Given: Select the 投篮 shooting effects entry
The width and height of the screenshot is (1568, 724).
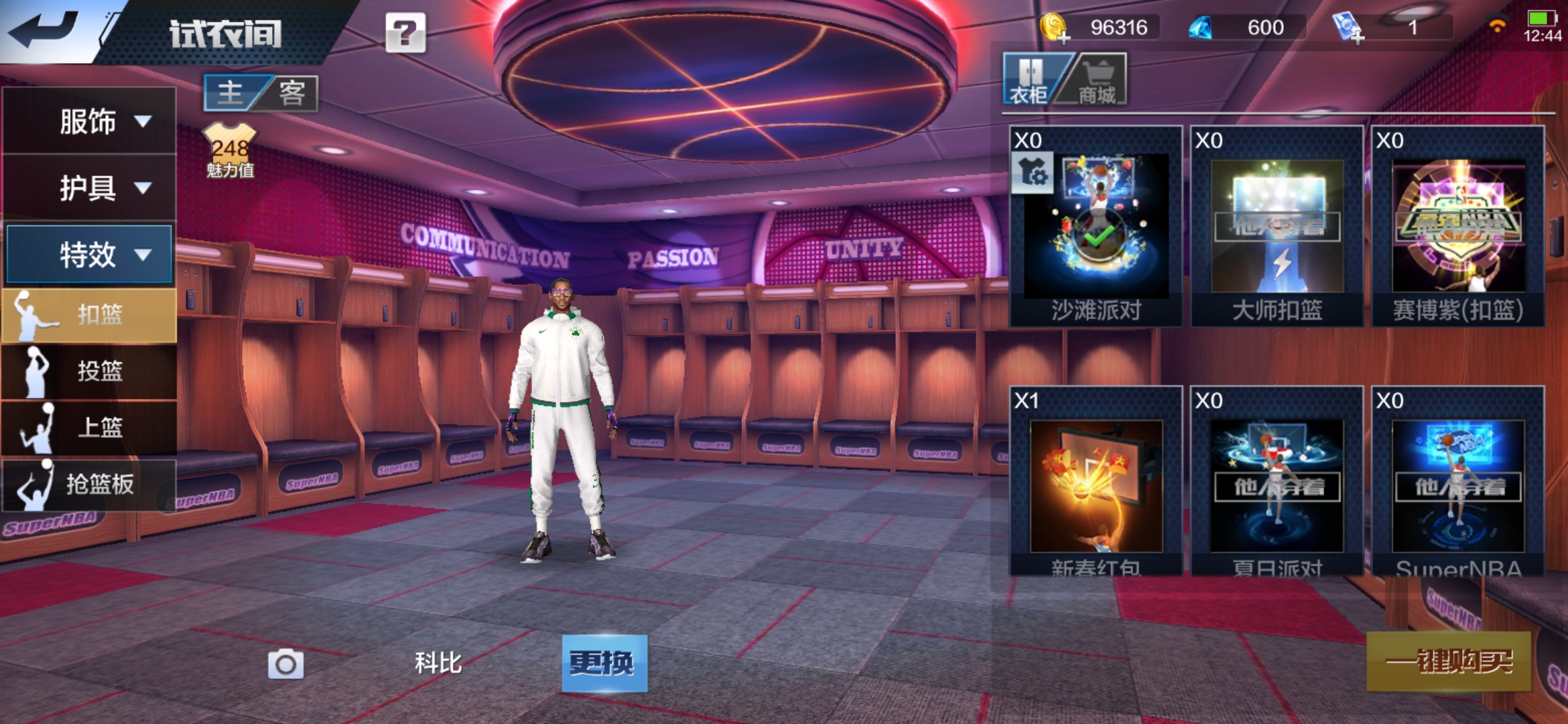Looking at the screenshot, I should tap(90, 371).
